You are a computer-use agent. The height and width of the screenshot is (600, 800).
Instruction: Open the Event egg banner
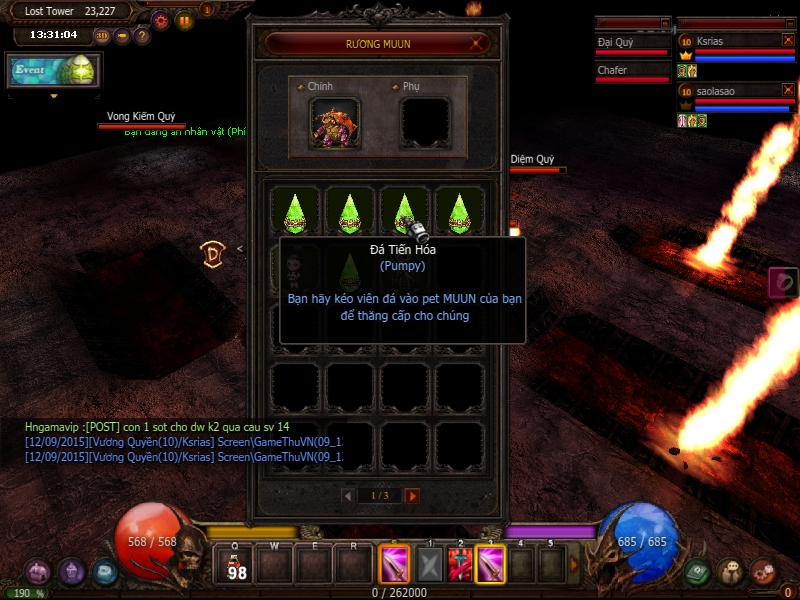(x=52, y=71)
